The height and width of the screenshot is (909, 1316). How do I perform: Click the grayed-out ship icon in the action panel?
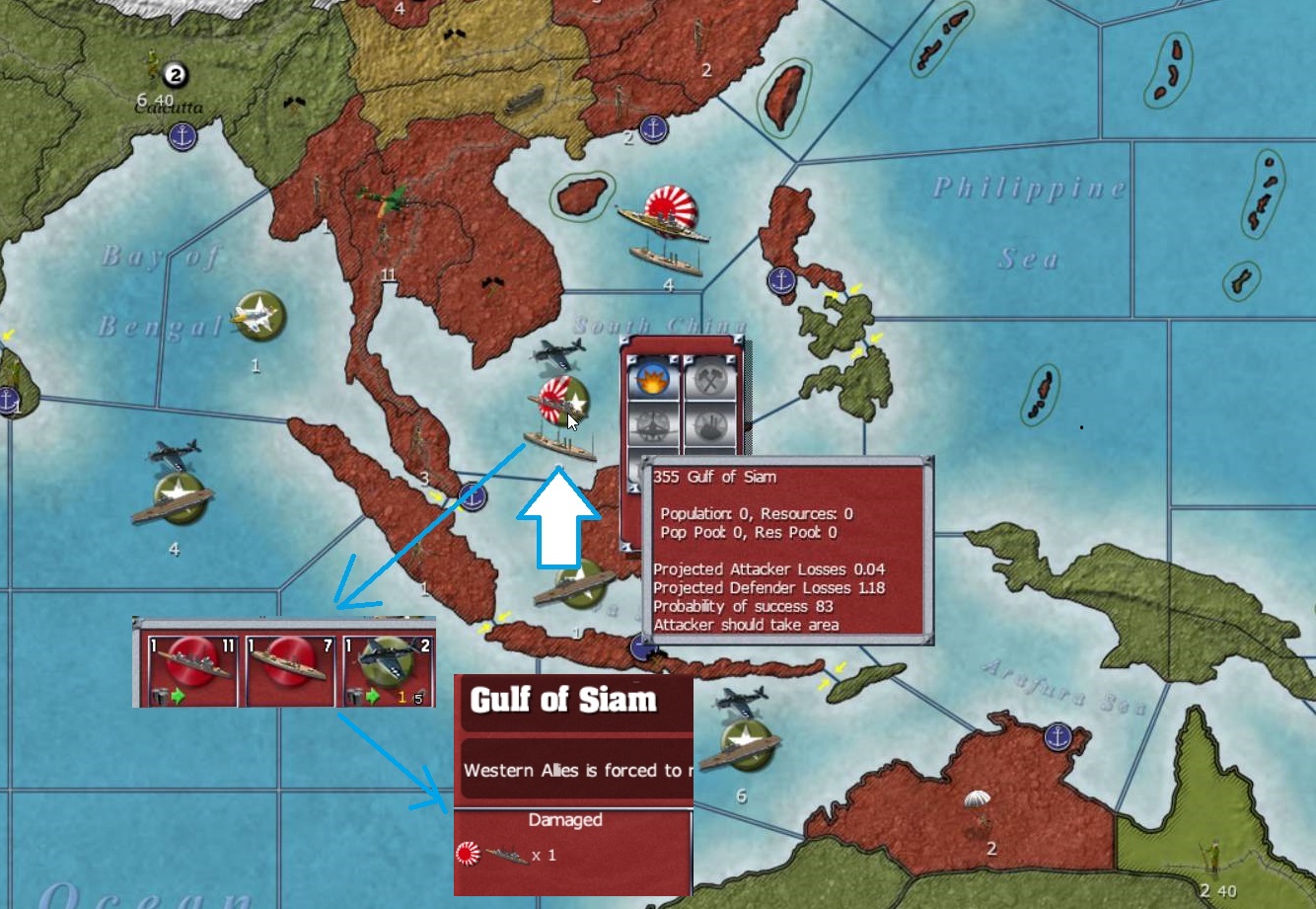654,426
